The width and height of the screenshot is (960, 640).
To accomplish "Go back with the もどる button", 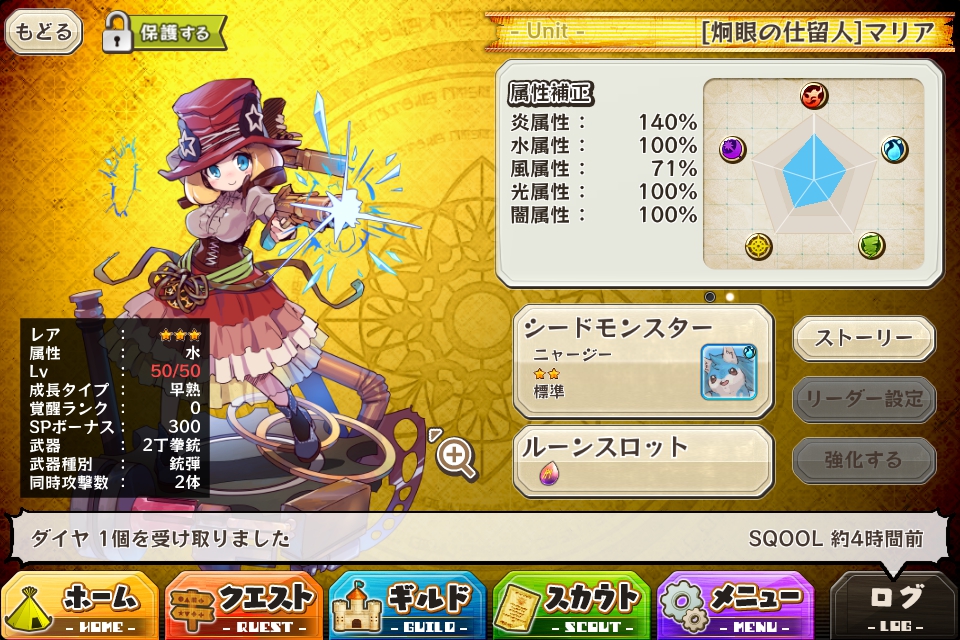I will pos(44,32).
